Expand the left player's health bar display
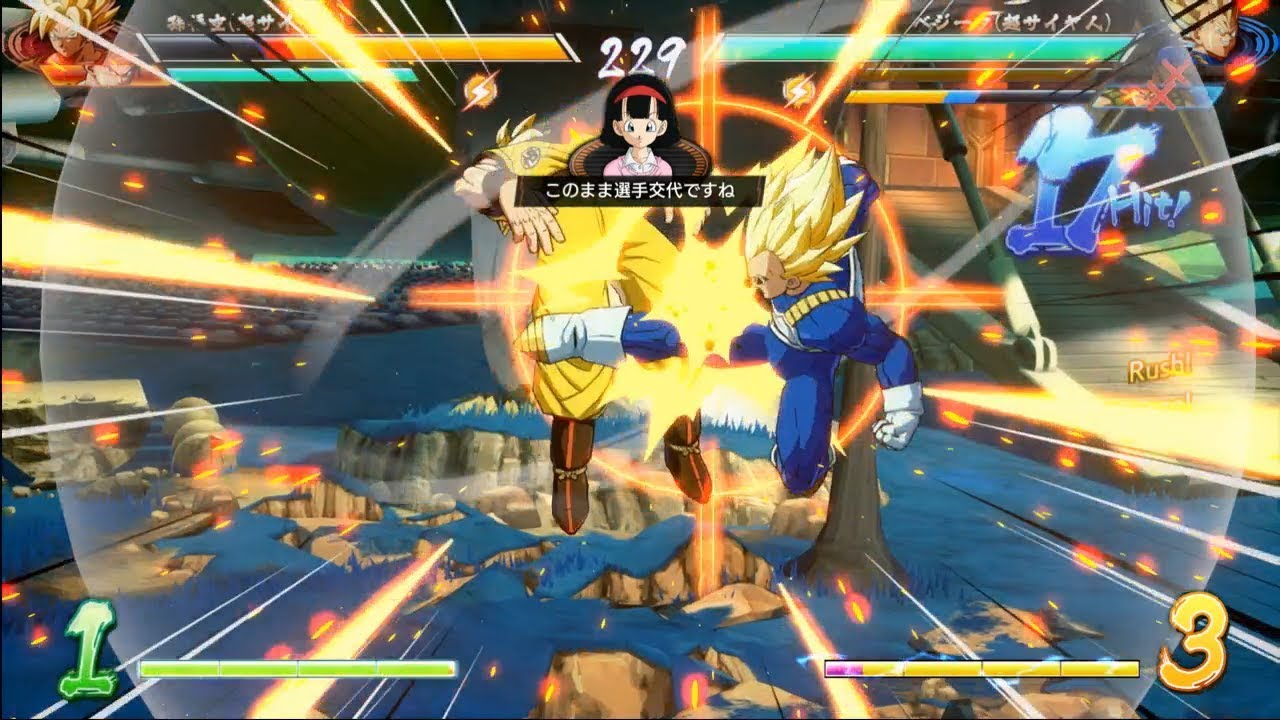The height and width of the screenshot is (720, 1280). coord(350,48)
